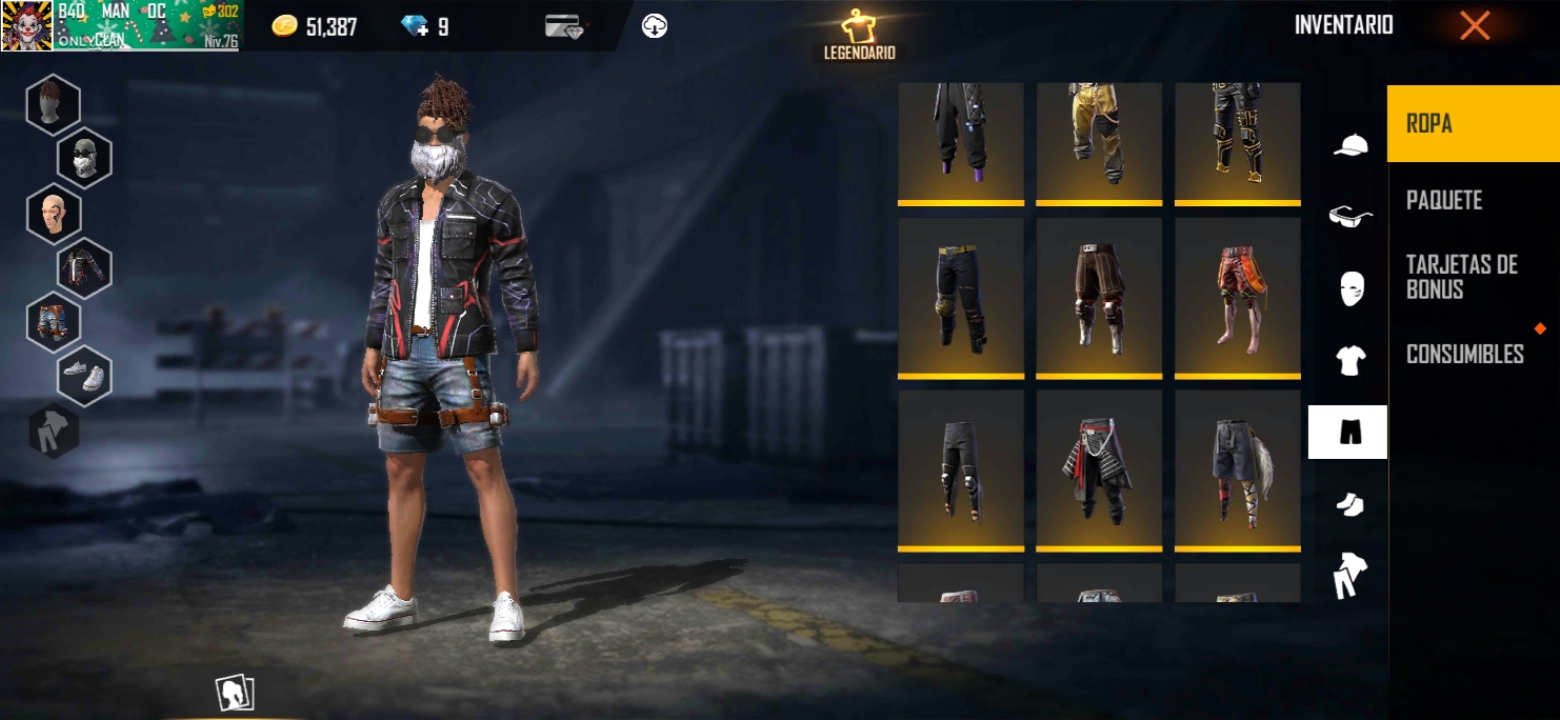Viewport: 1560px width, 720px height.
Task: Select the red and black skirt pants
Action: [1099, 470]
